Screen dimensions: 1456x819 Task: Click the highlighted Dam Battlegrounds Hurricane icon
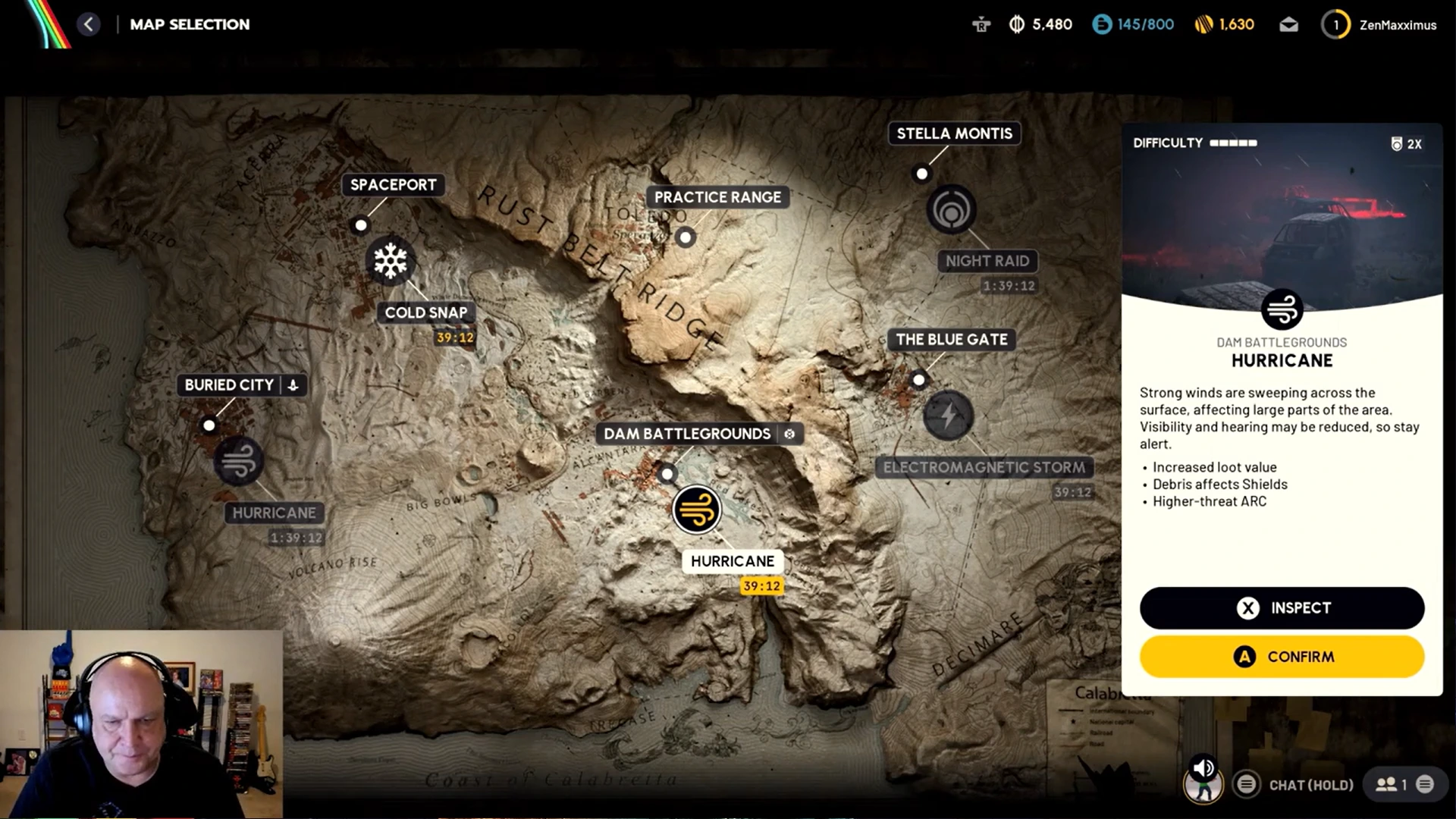pyautogui.click(x=696, y=510)
